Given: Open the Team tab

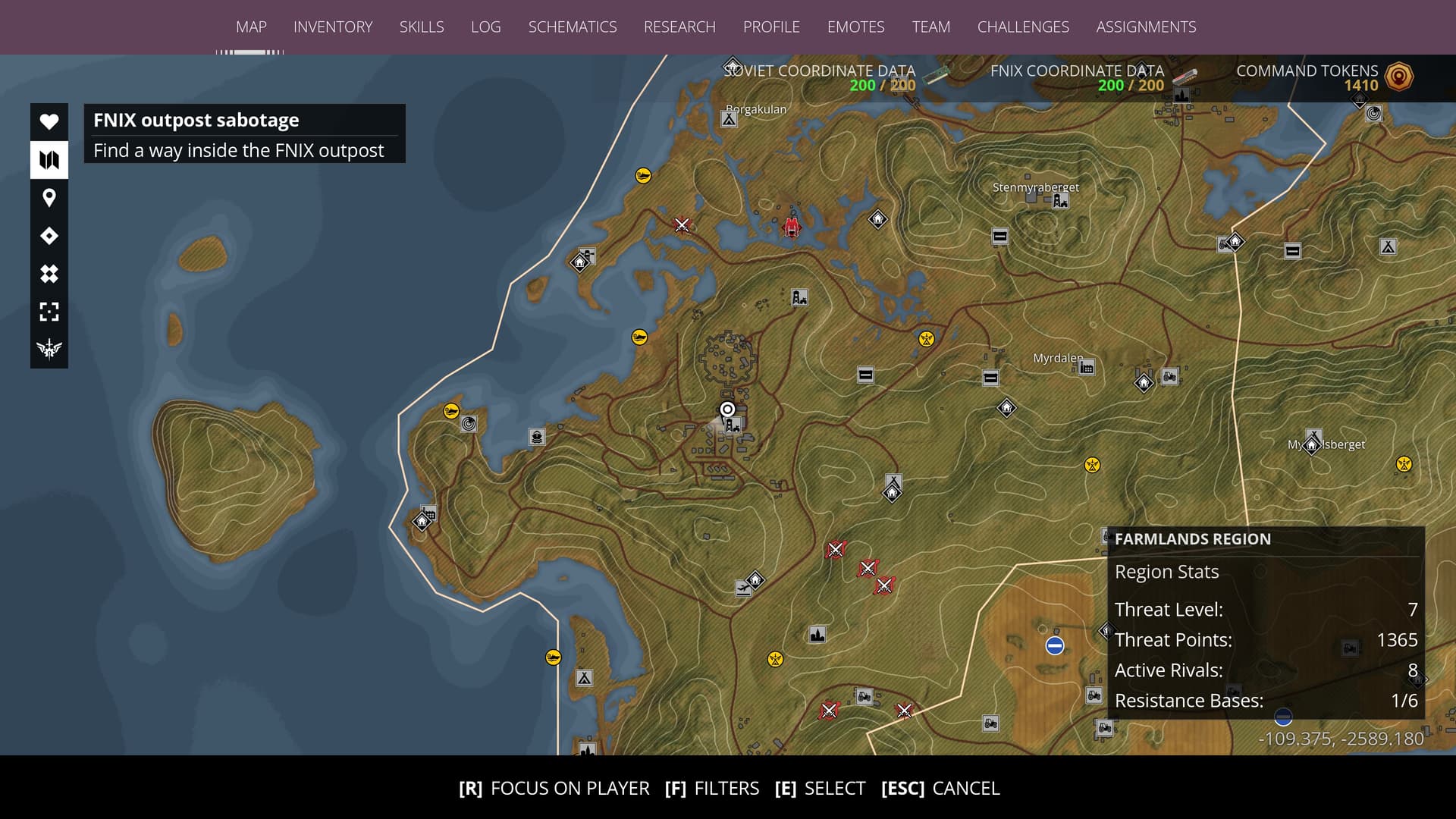Looking at the screenshot, I should pos(930,27).
